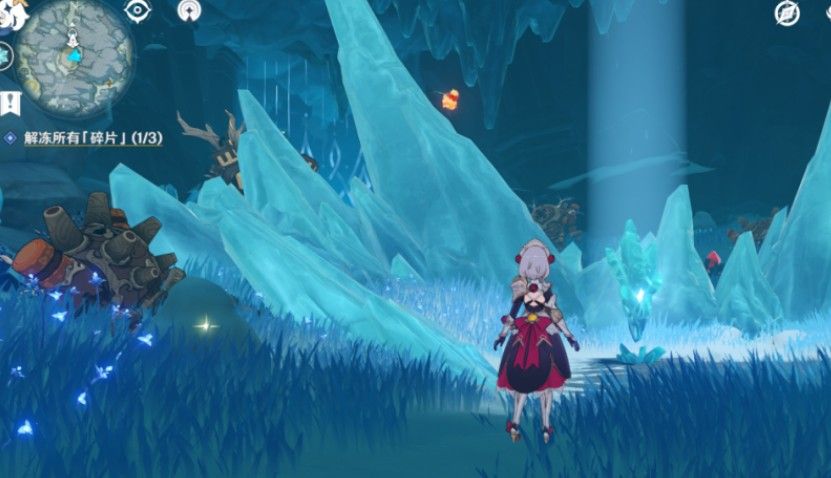Open the compass adventure handbook icon
The image size is (831, 478).
click(x=787, y=13)
